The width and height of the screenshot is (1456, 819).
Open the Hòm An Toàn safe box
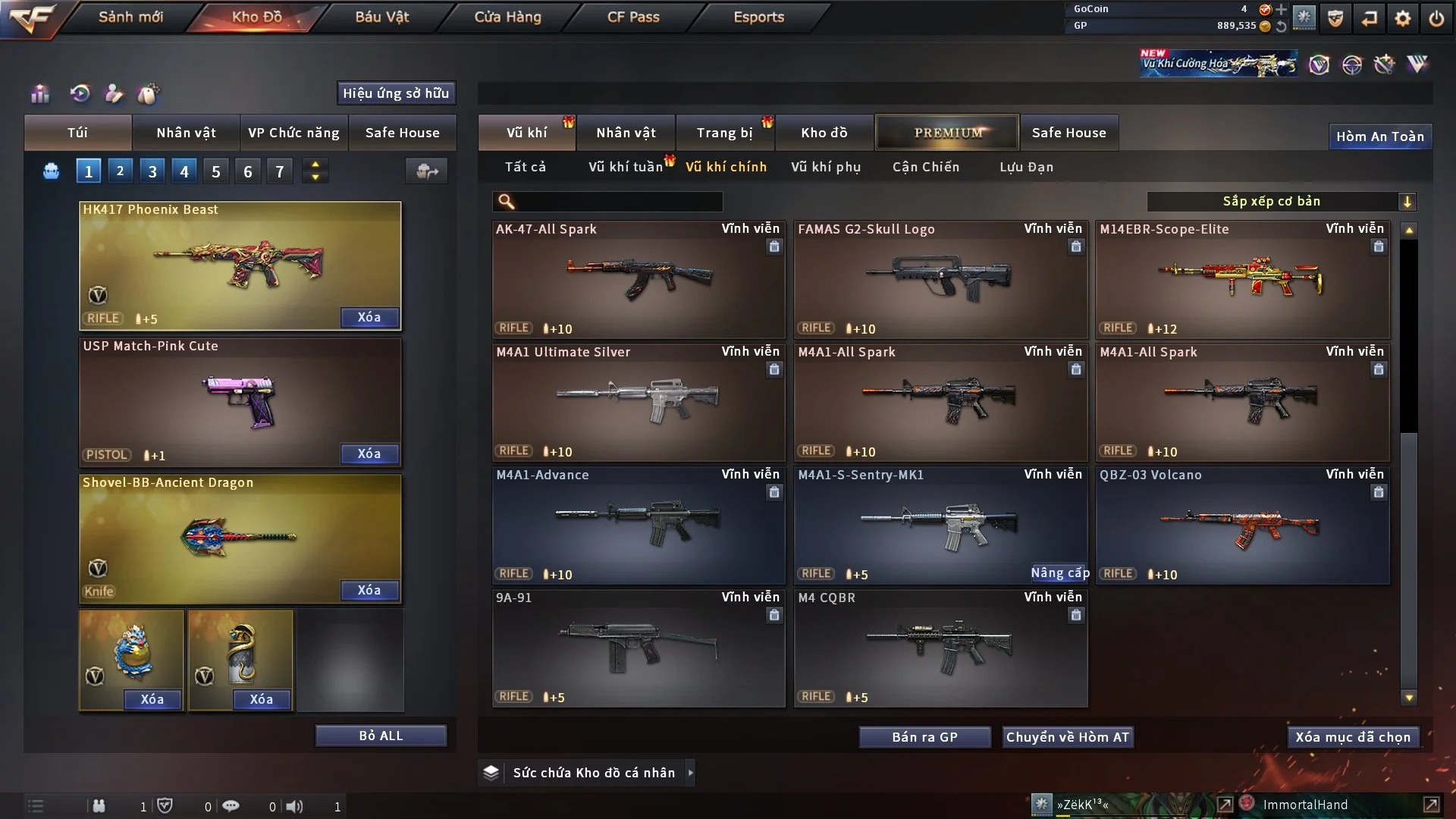[1379, 136]
